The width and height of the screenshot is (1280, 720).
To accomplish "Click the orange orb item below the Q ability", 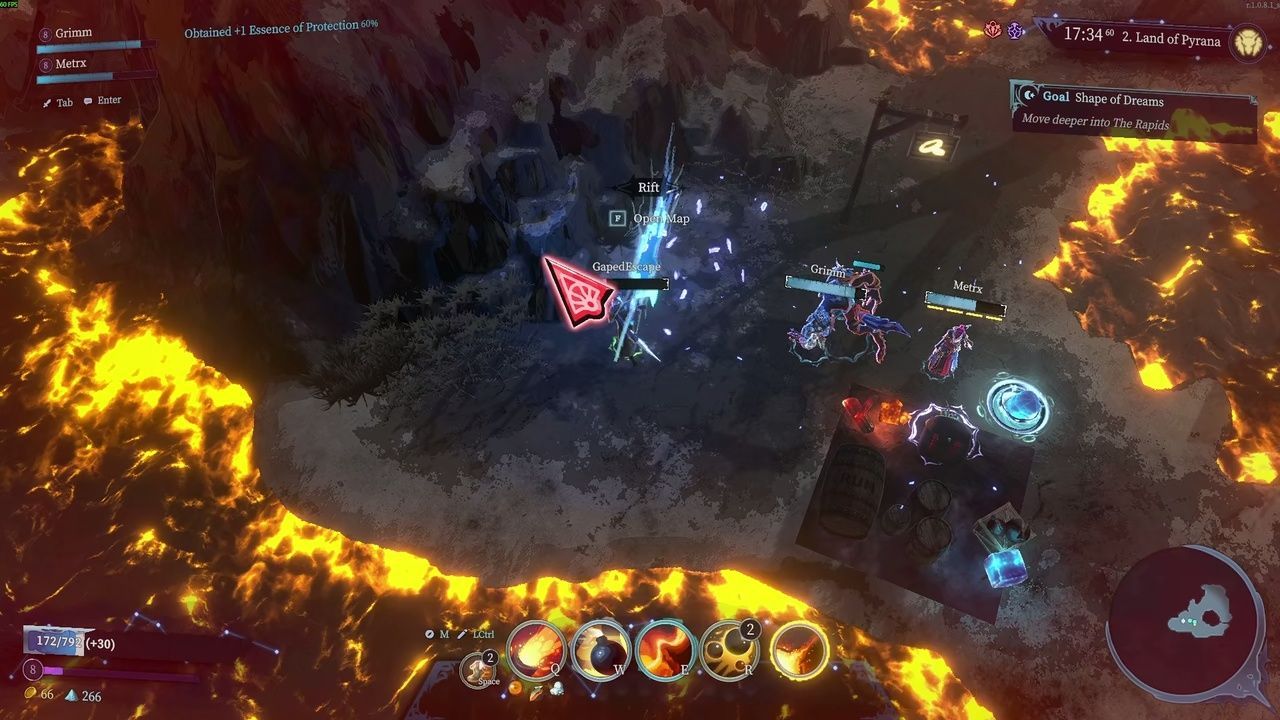I will pos(515,689).
